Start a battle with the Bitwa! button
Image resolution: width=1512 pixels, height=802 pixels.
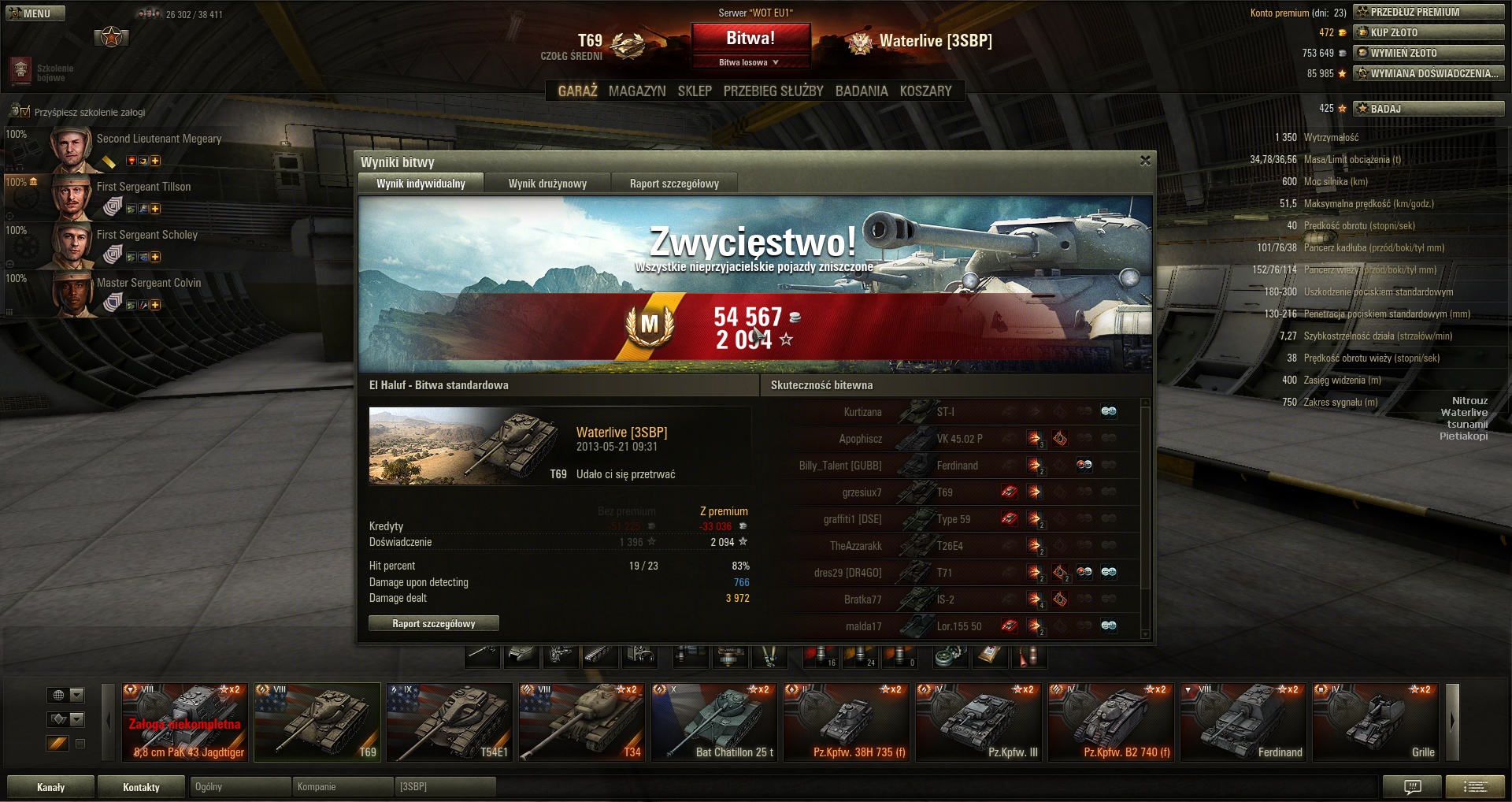click(750, 38)
